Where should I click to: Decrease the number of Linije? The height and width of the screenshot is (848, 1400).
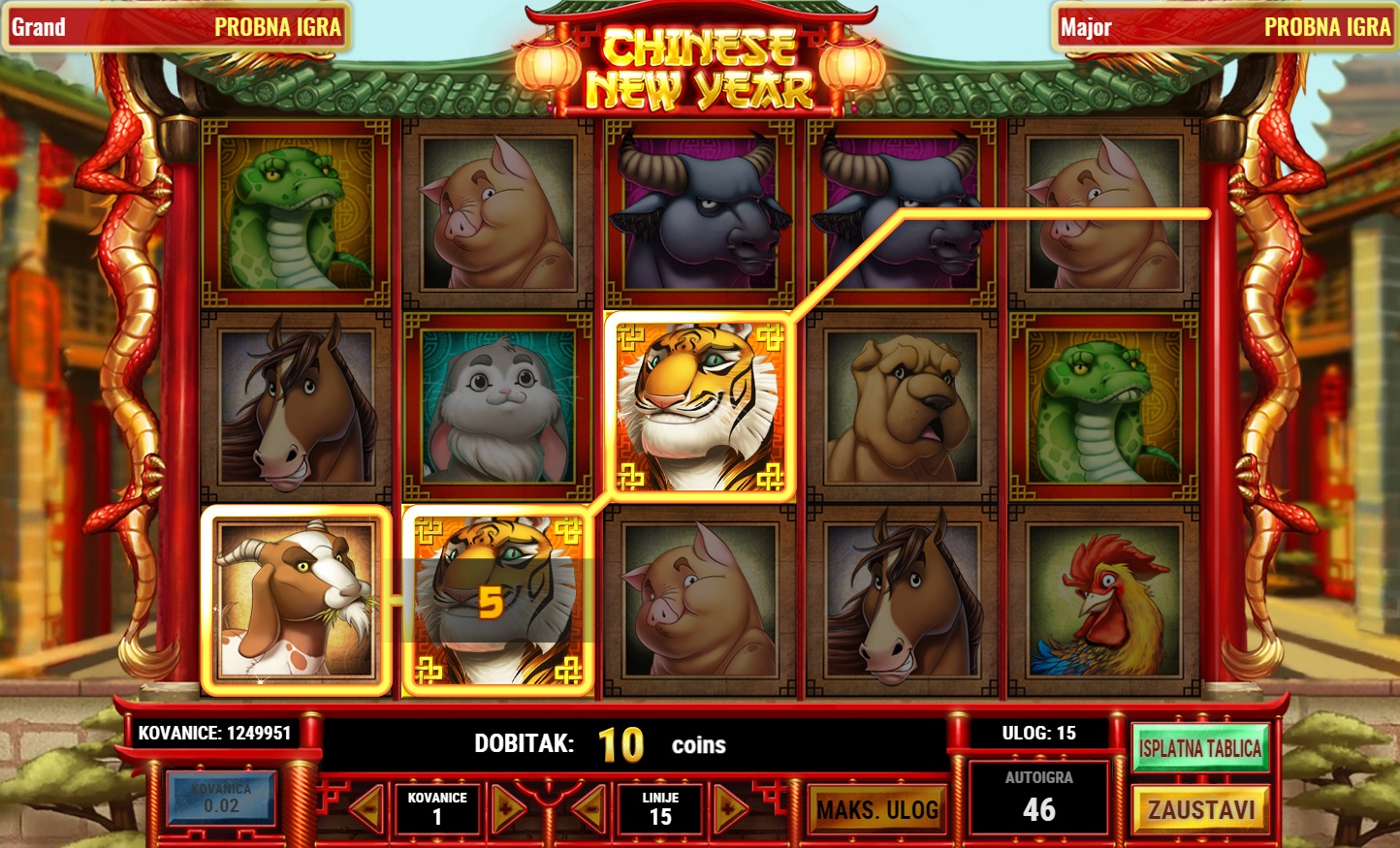[590, 809]
